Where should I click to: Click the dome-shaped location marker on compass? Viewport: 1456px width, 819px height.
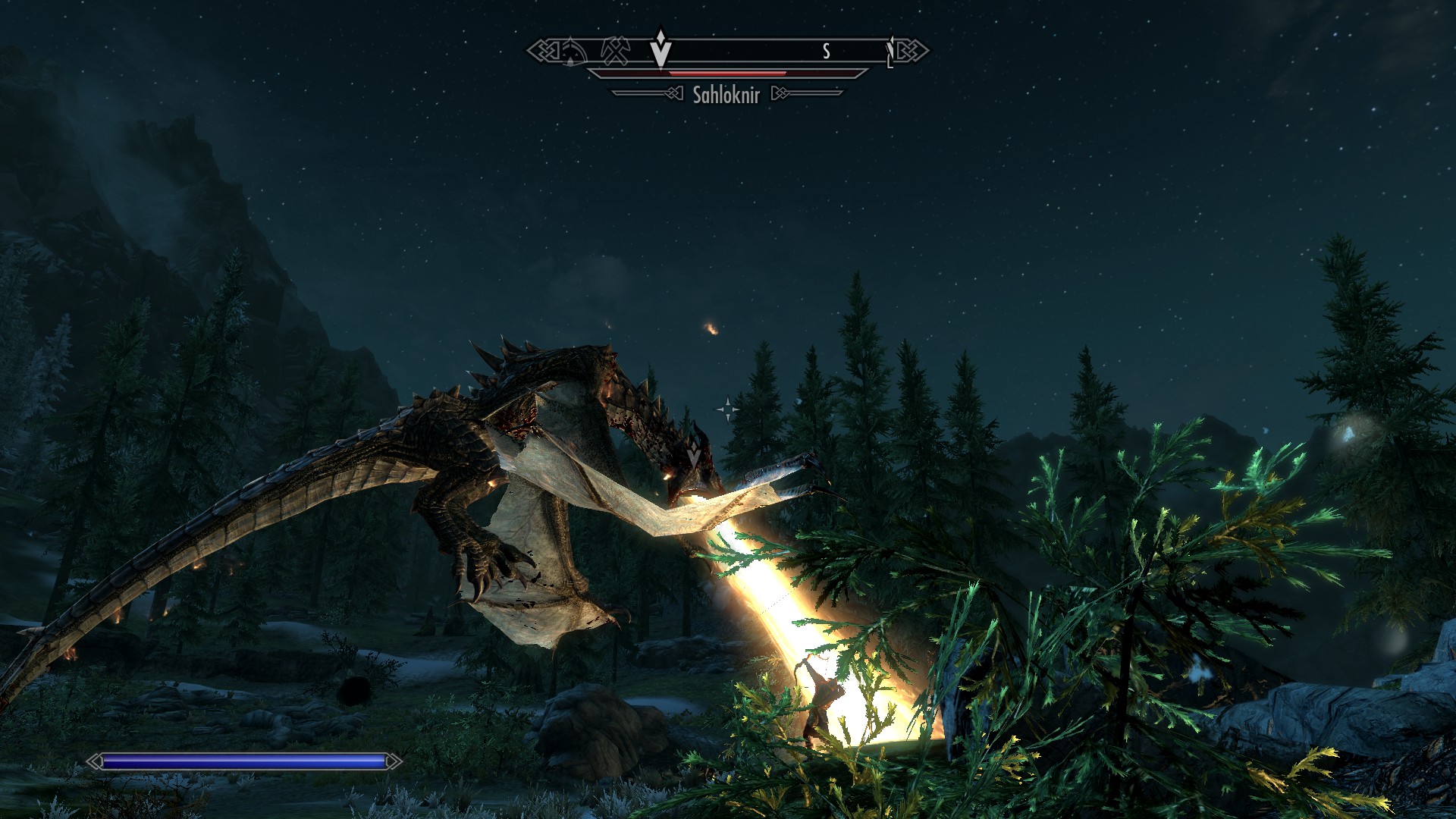(573, 52)
